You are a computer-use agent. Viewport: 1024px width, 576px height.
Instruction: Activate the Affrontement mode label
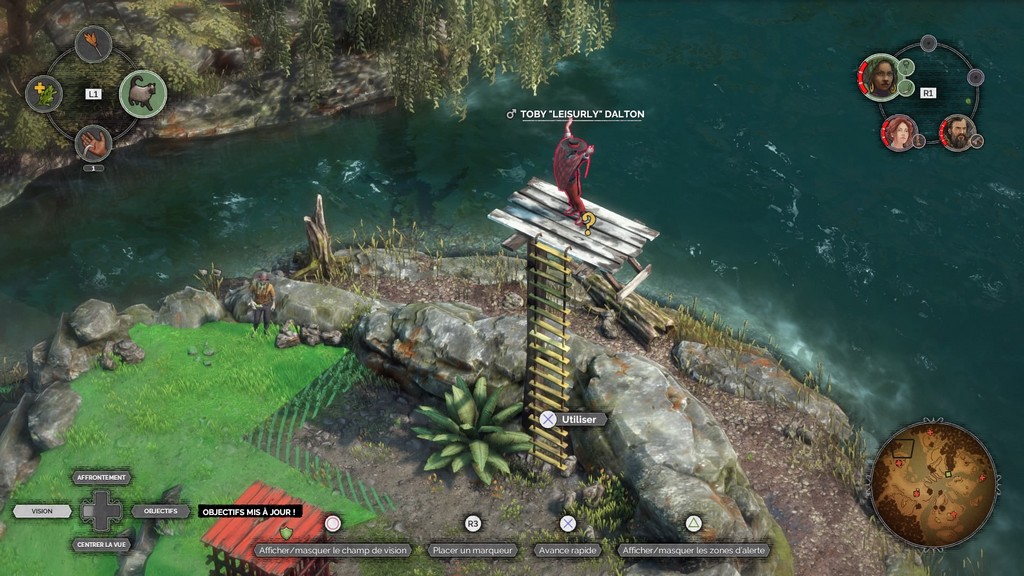[x=102, y=478]
